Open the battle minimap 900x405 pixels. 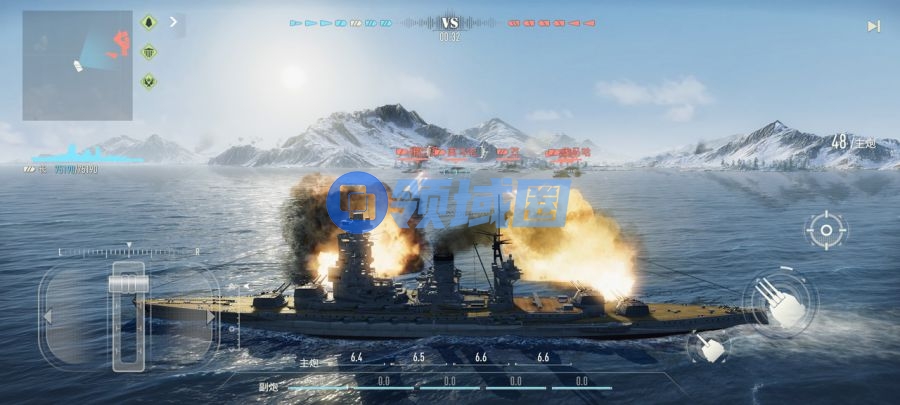tap(78, 65)
